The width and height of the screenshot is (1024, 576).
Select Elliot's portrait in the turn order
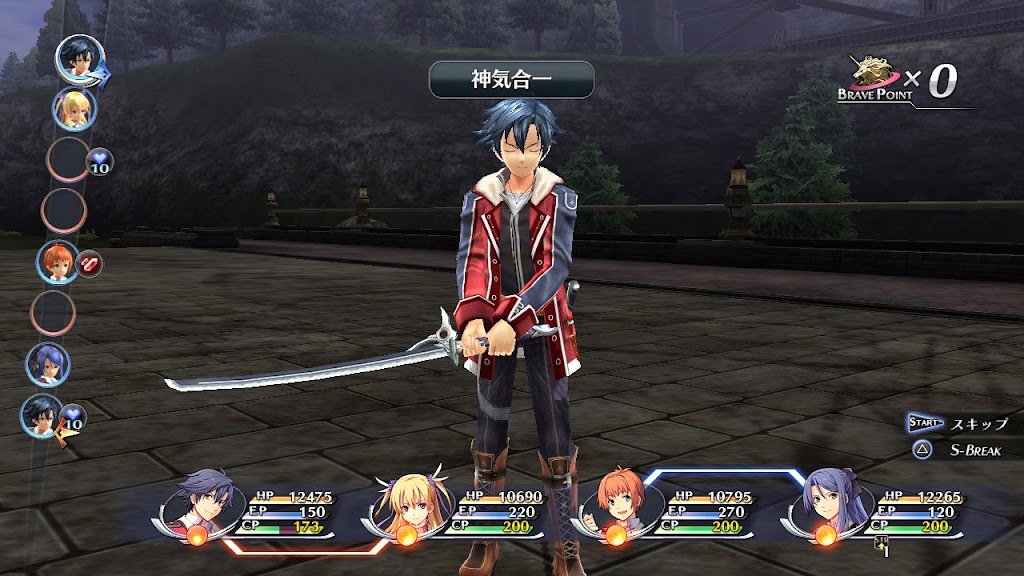tap(57, 262)
